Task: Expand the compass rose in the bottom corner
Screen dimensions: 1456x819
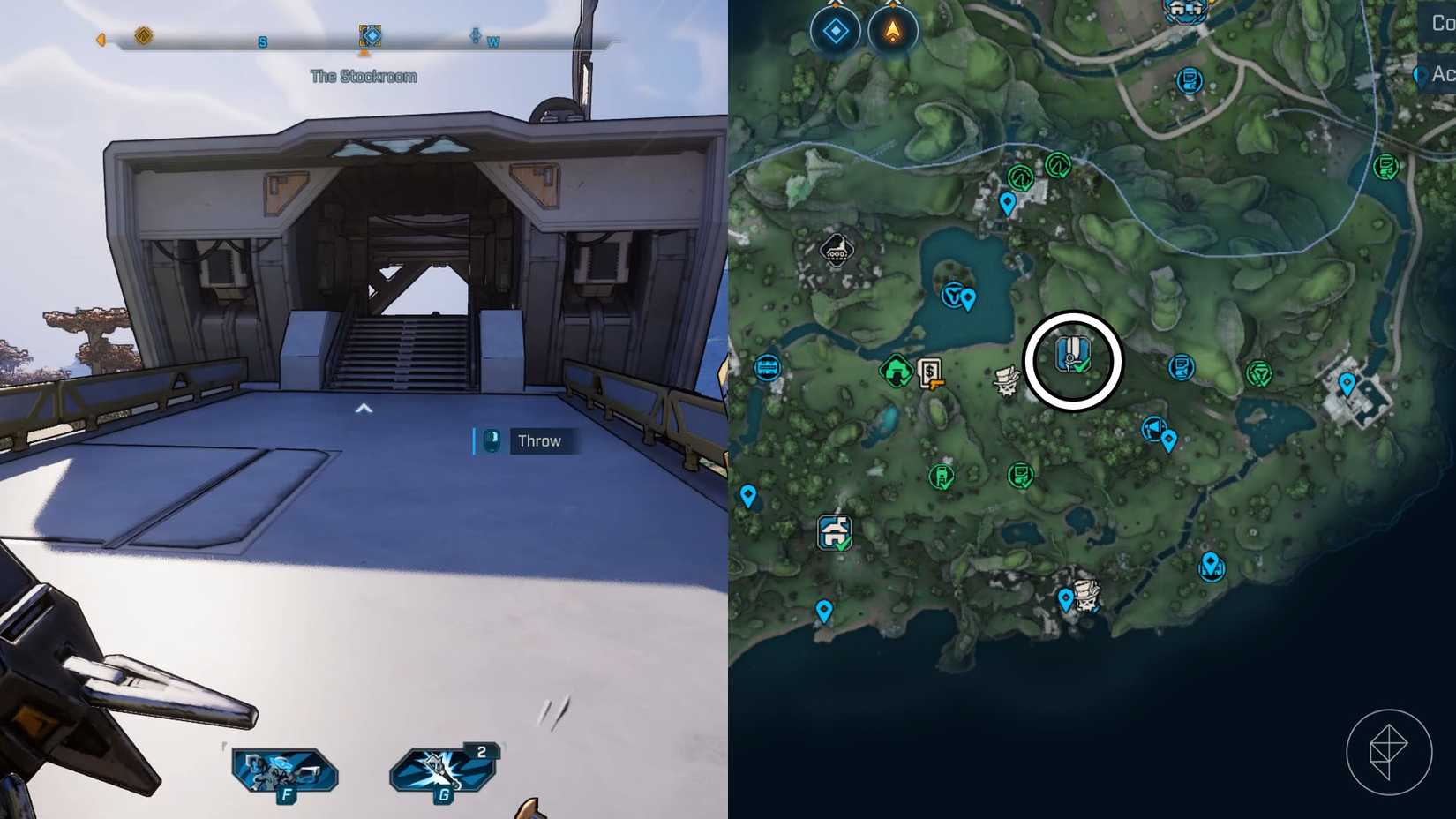Action: pyautogui.click(x=1390, y=748)
